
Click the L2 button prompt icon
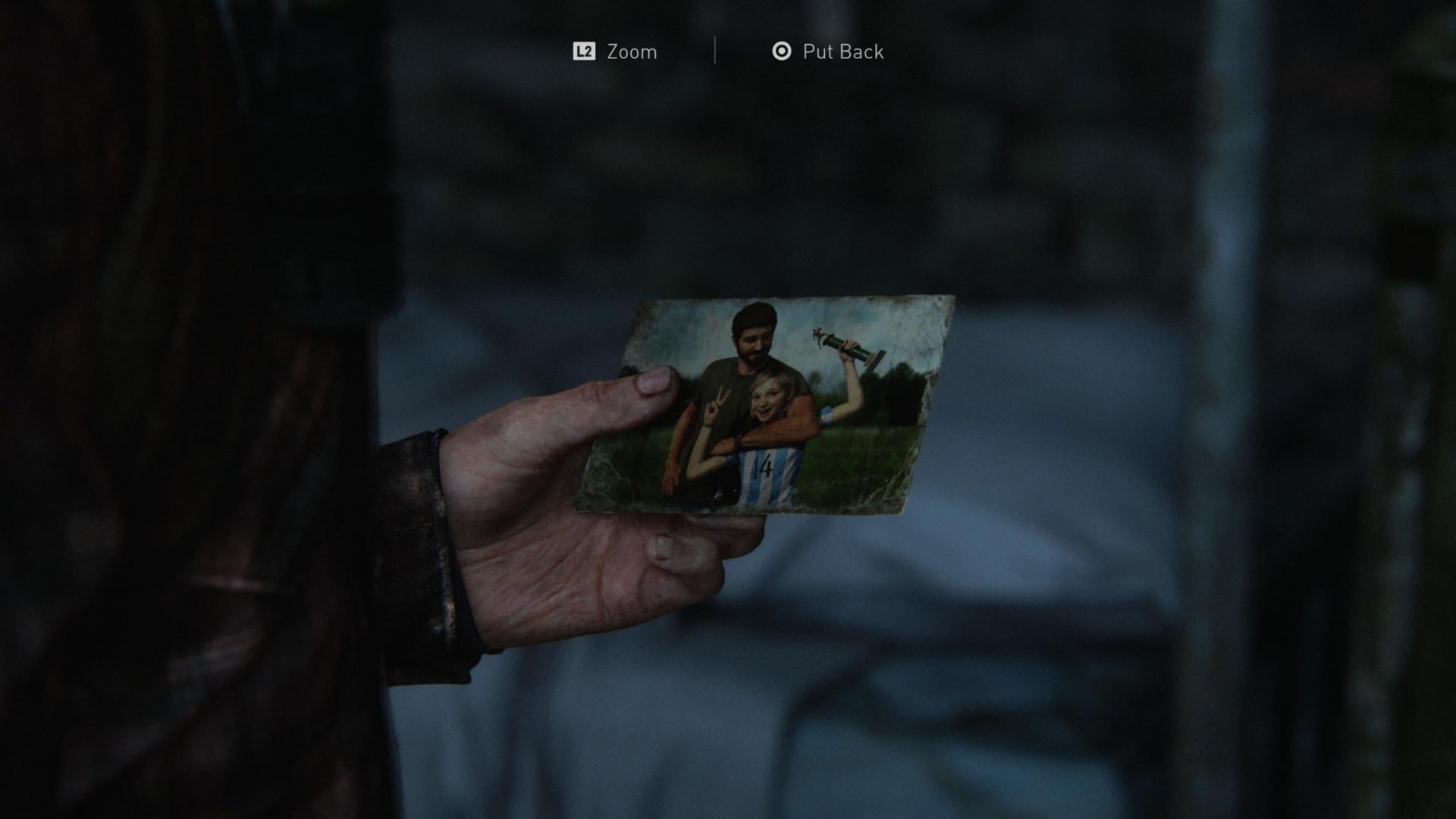point(584,52)
